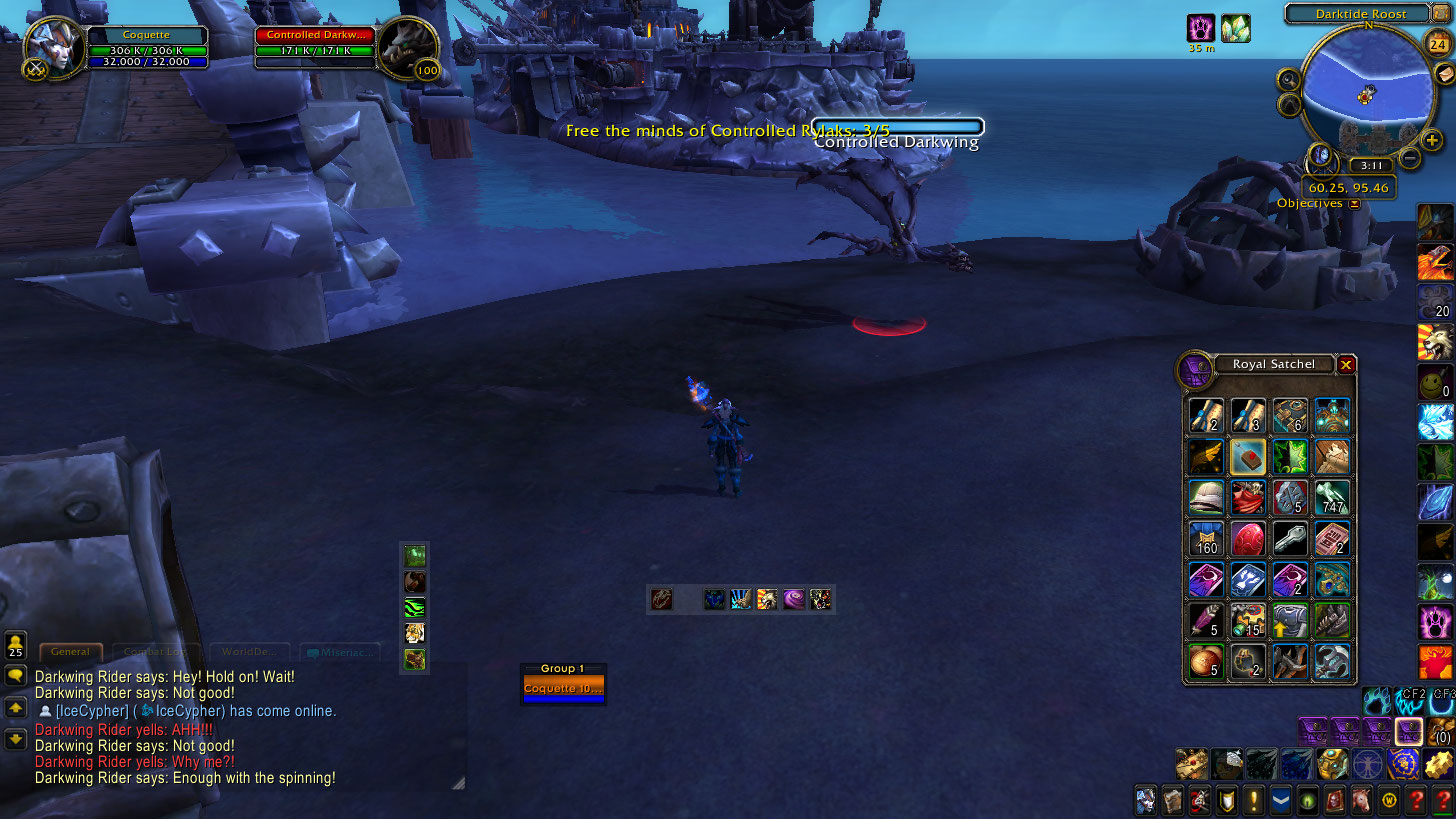Open the chat speech bubble menu button
1456x819 pixels.
tap(16, 676)
